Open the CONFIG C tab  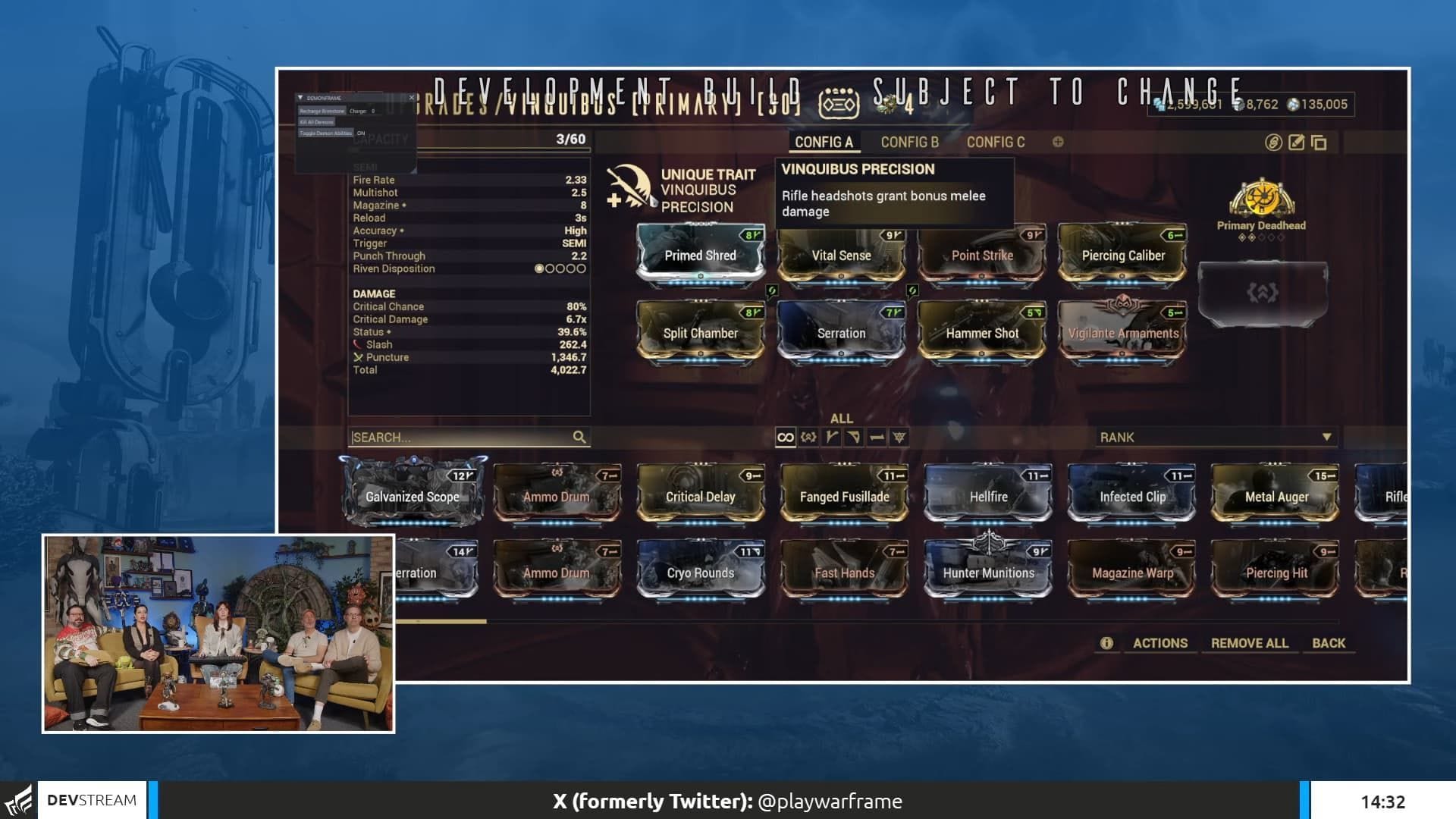click(x=996, y=142)
